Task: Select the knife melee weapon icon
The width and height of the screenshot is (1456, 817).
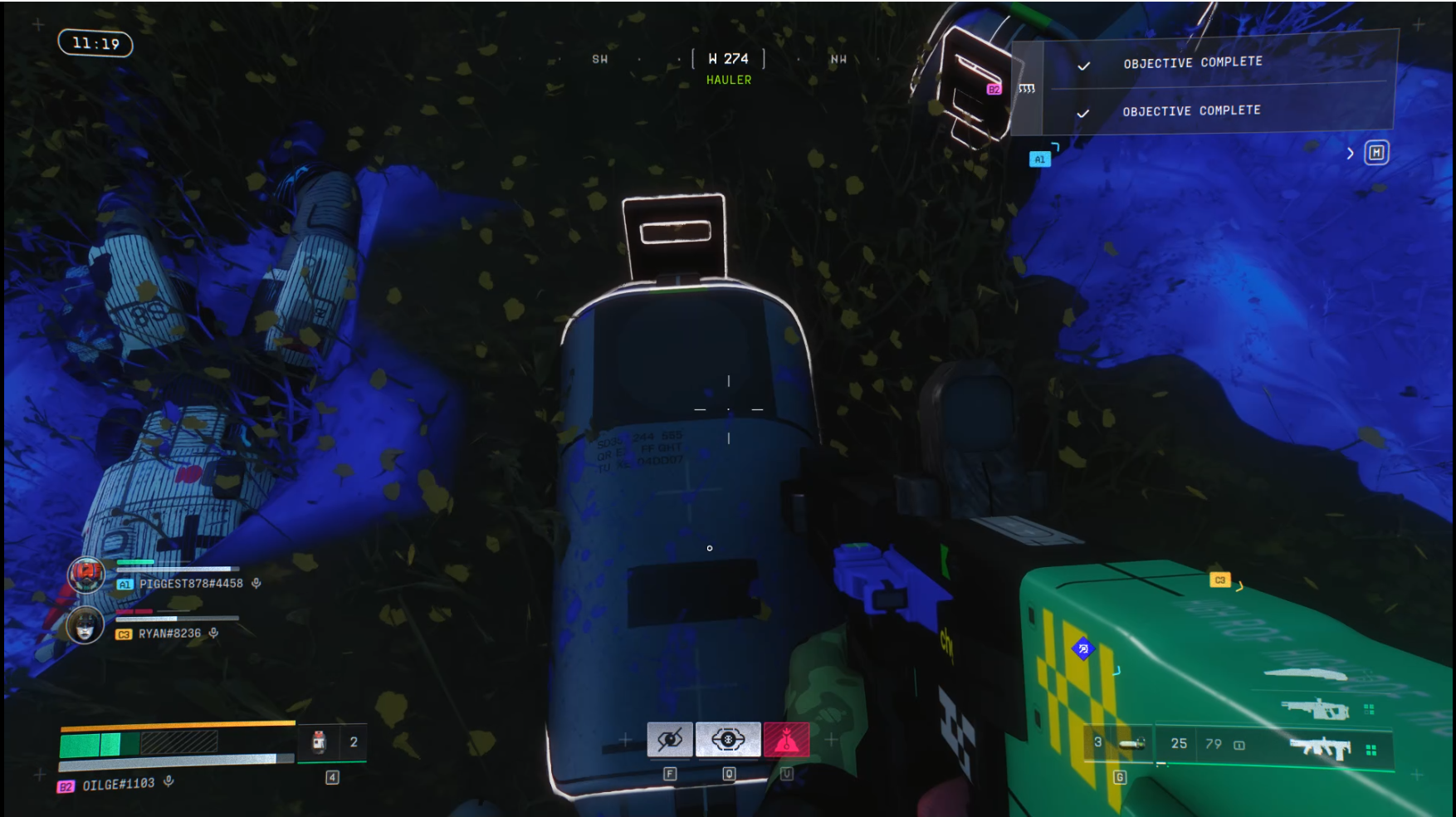Action: (x=1304, y=673)
